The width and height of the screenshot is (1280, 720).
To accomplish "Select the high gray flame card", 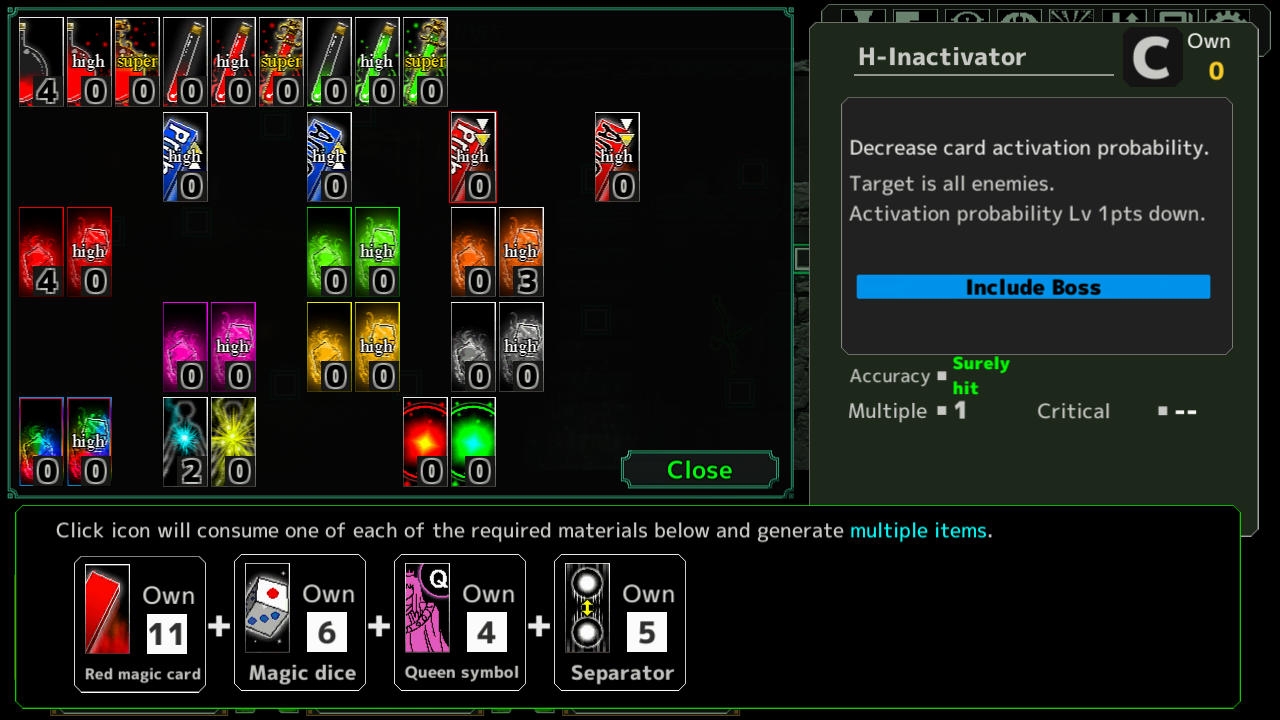I will (521, 347).
